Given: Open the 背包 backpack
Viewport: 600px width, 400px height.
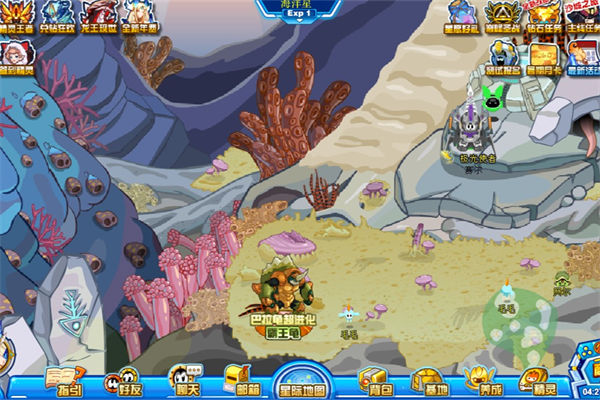Looking at the screenshot, I should click(375, 380).
